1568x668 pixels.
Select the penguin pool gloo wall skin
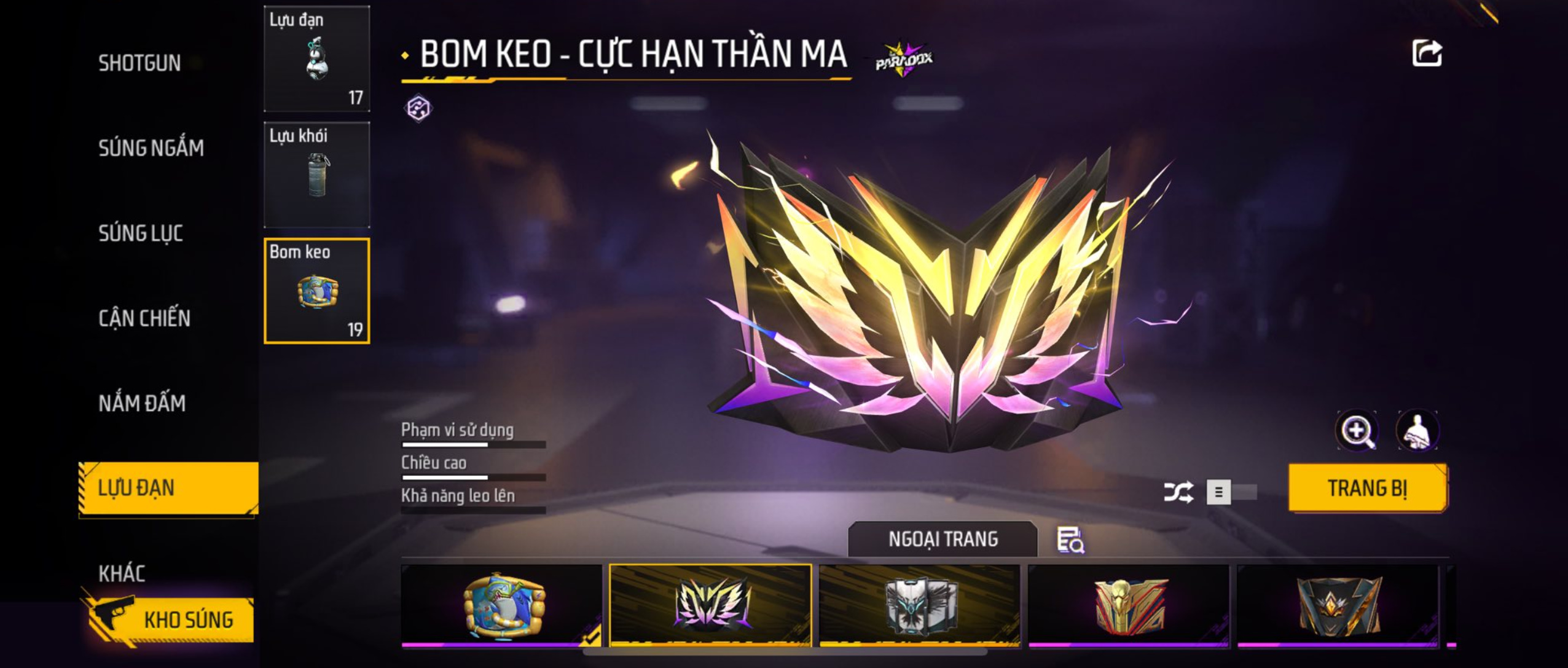pyautogui.click(x=501, y=605)
